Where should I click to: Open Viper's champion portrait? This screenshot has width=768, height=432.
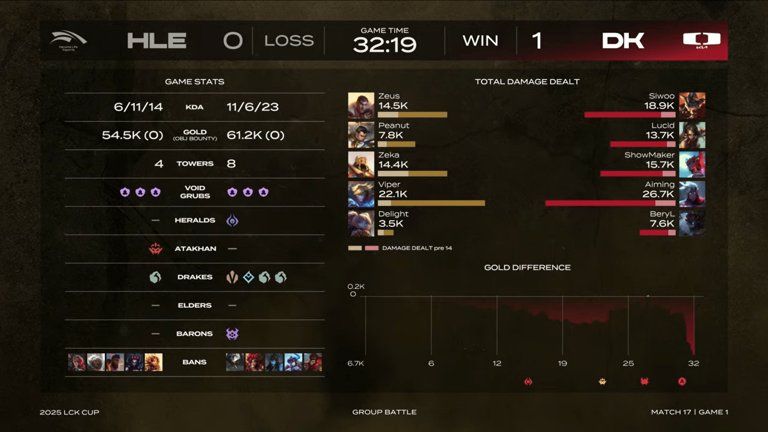pyautogui.click(x=361, y=193)
